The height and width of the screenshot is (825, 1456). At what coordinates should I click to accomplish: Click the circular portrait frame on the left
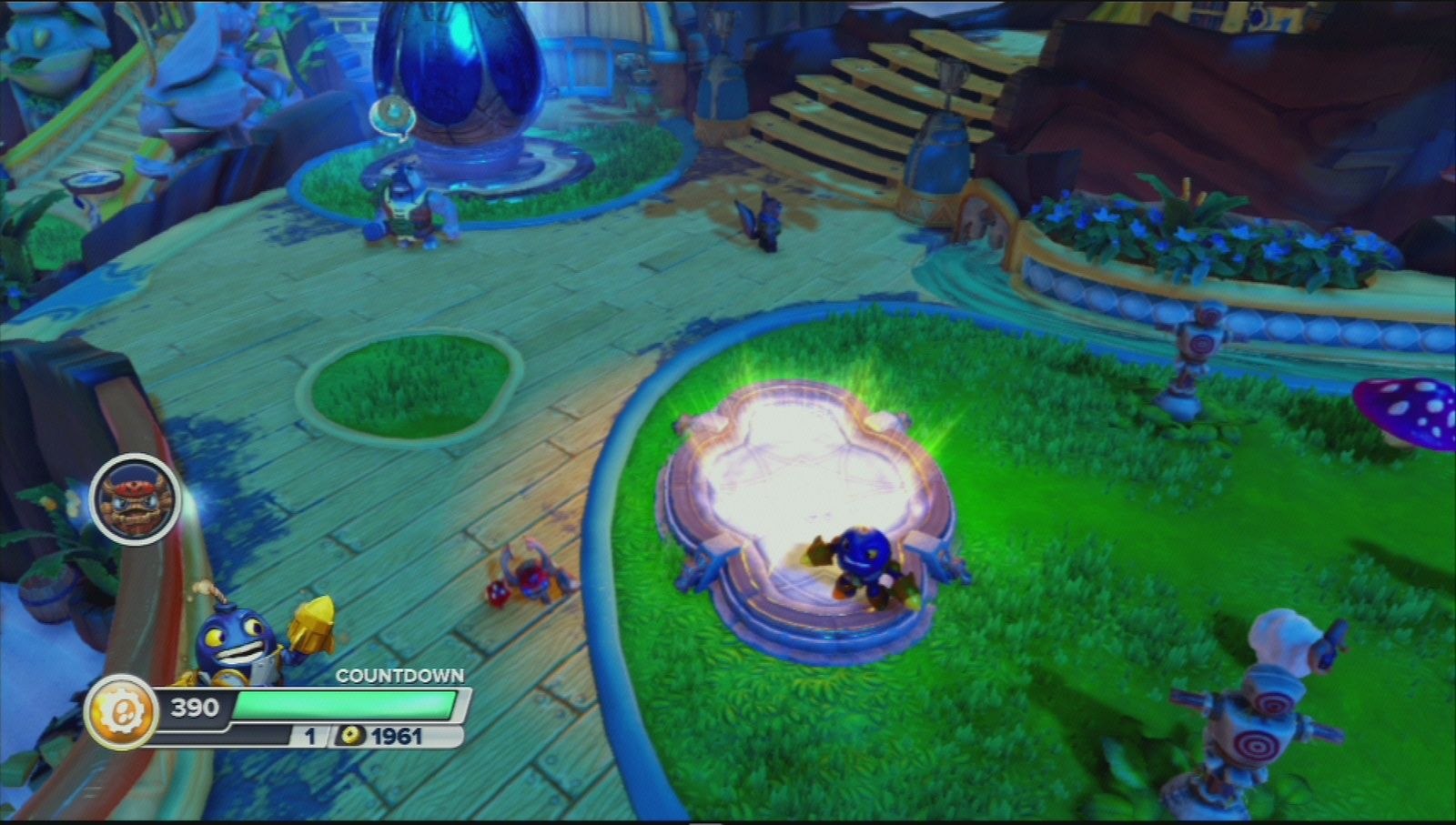coord(136,498)
